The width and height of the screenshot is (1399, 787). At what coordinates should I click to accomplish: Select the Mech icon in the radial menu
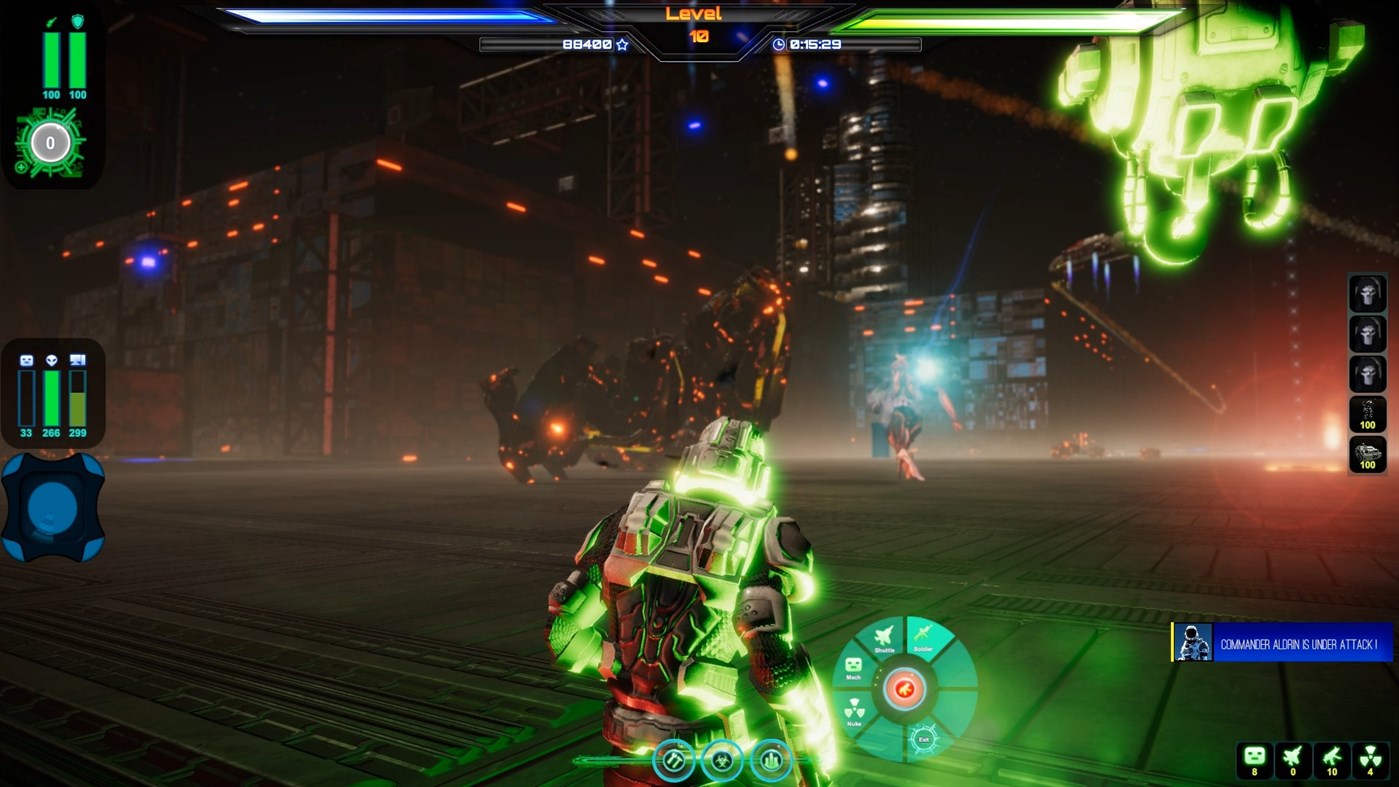click(854, 664)
